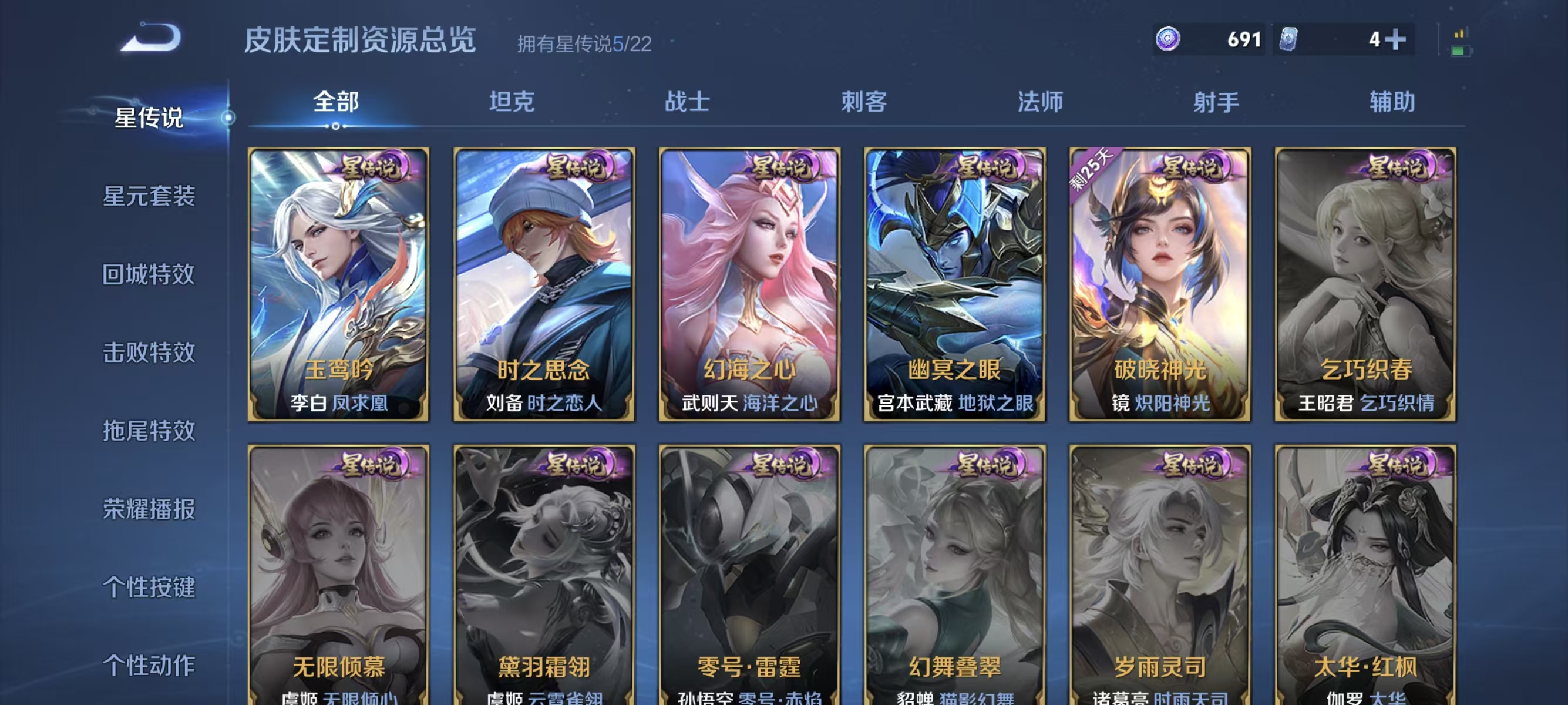Viewport: 1568px width, 705px height.
Task: Switch to the 辅助 category tab
Action: coord(1391,103)
